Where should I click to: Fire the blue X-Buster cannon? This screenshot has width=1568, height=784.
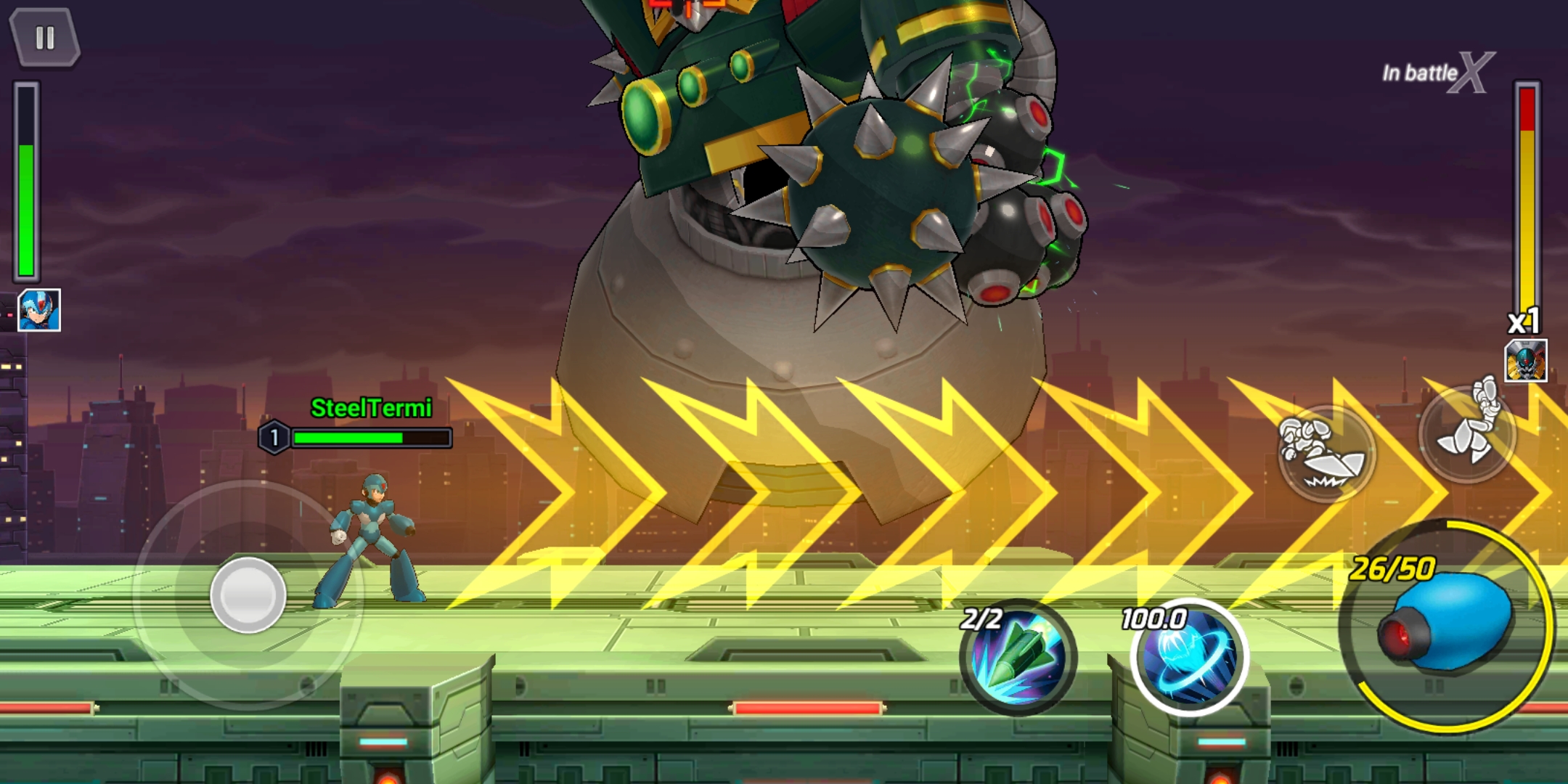[1446, 626]
